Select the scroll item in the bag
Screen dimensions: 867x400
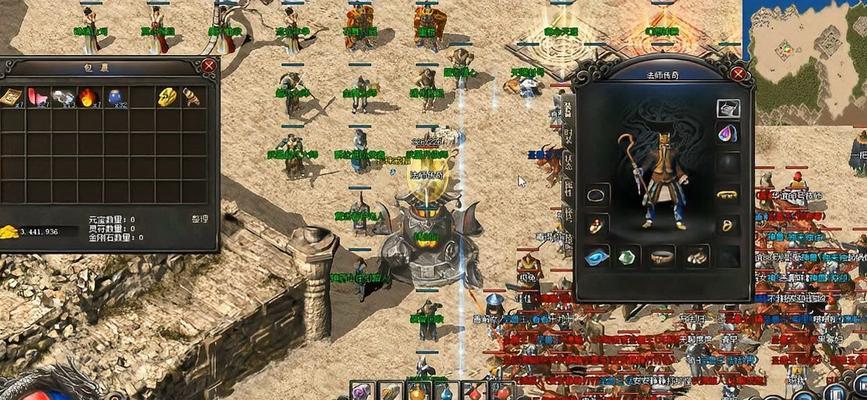coord(12,97)
